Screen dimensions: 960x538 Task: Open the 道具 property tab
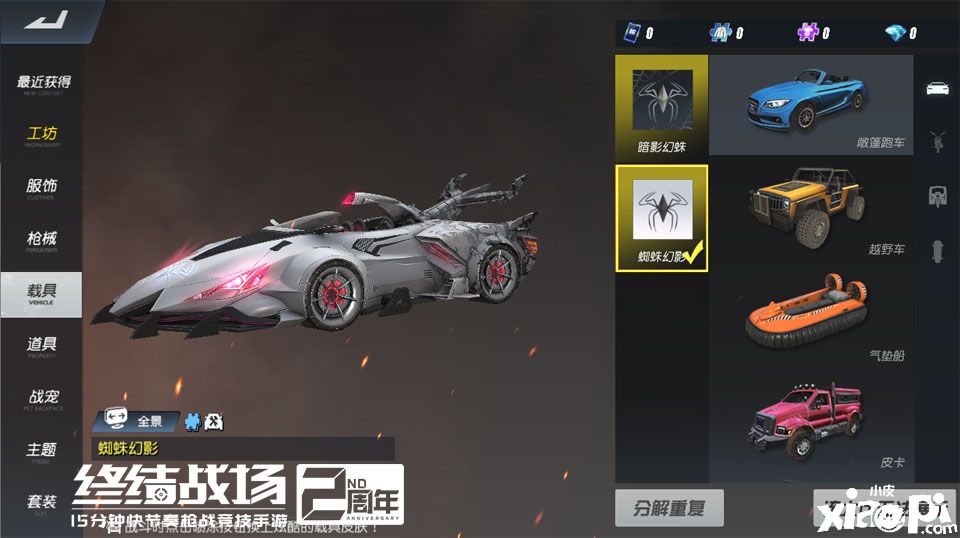(43, 347)
